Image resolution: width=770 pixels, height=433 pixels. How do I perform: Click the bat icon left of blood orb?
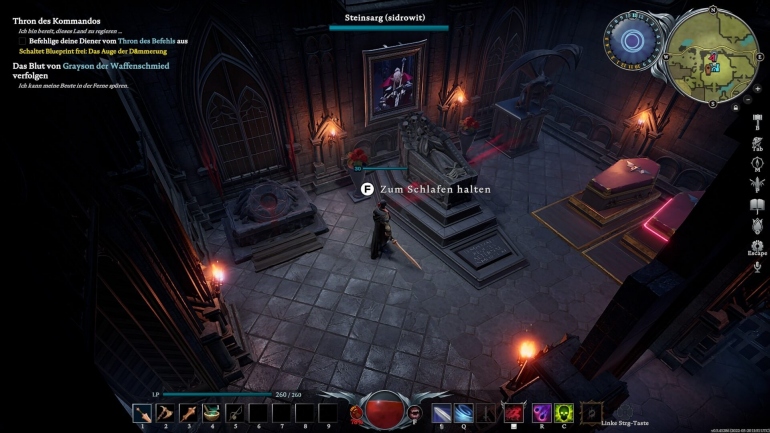[x=357, y=411]
